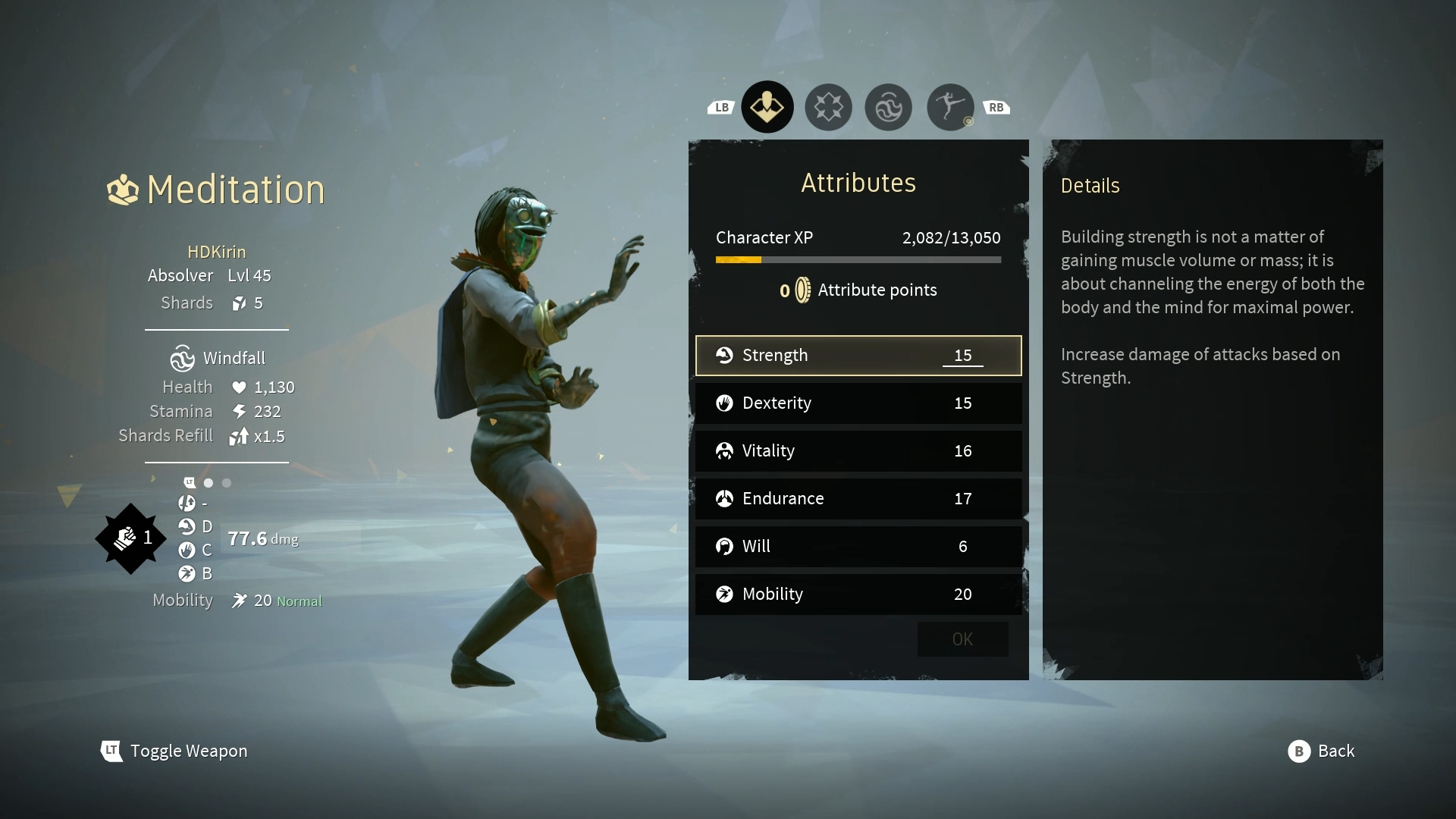Expand the Mobility attribute row
The height and width of the screenshot is (819, 1456).
click(858, 594)
